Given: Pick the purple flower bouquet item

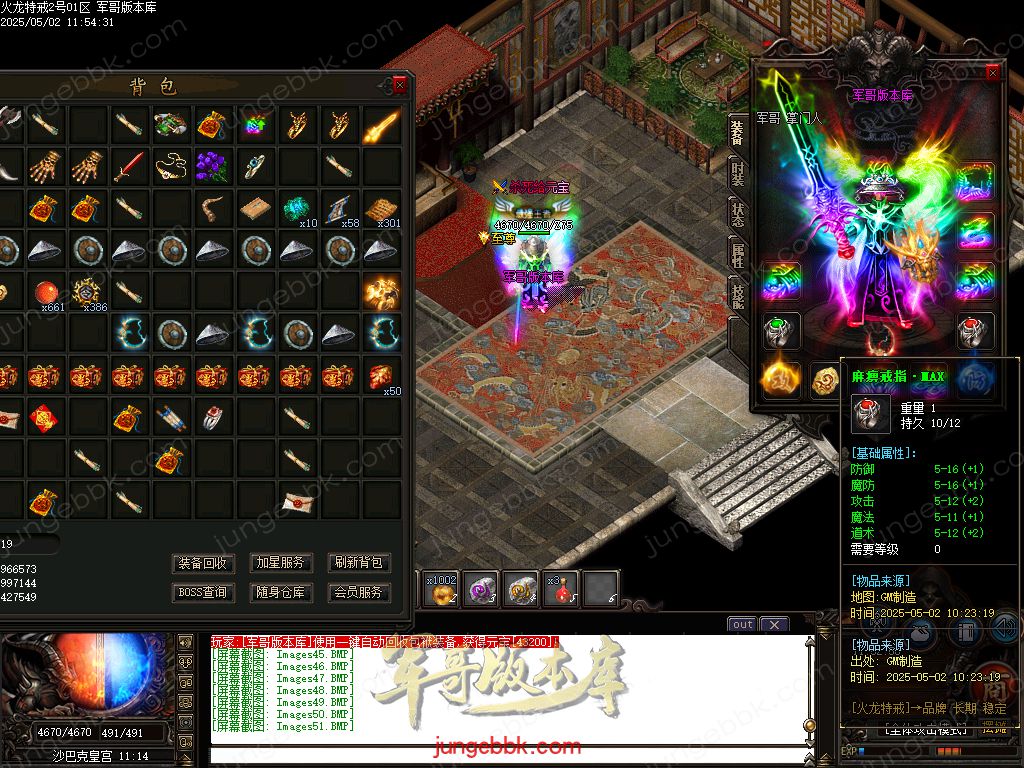Looking at the screenshot, I should pos(212,165).
